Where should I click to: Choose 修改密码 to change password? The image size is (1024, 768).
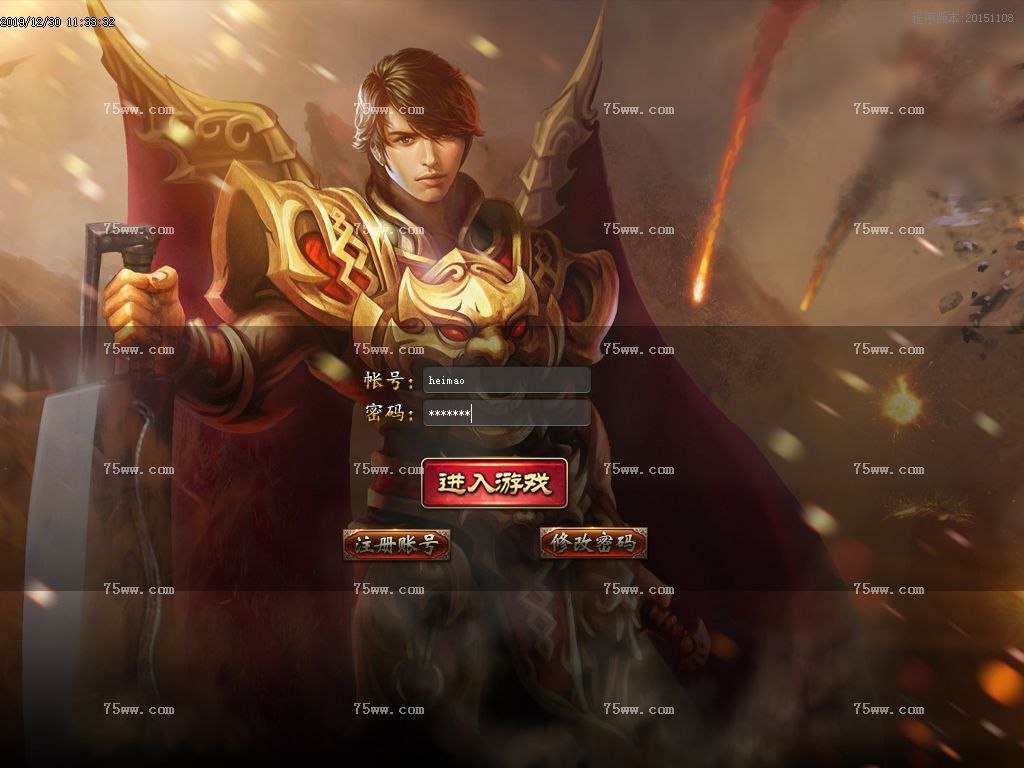click(593, 543)
